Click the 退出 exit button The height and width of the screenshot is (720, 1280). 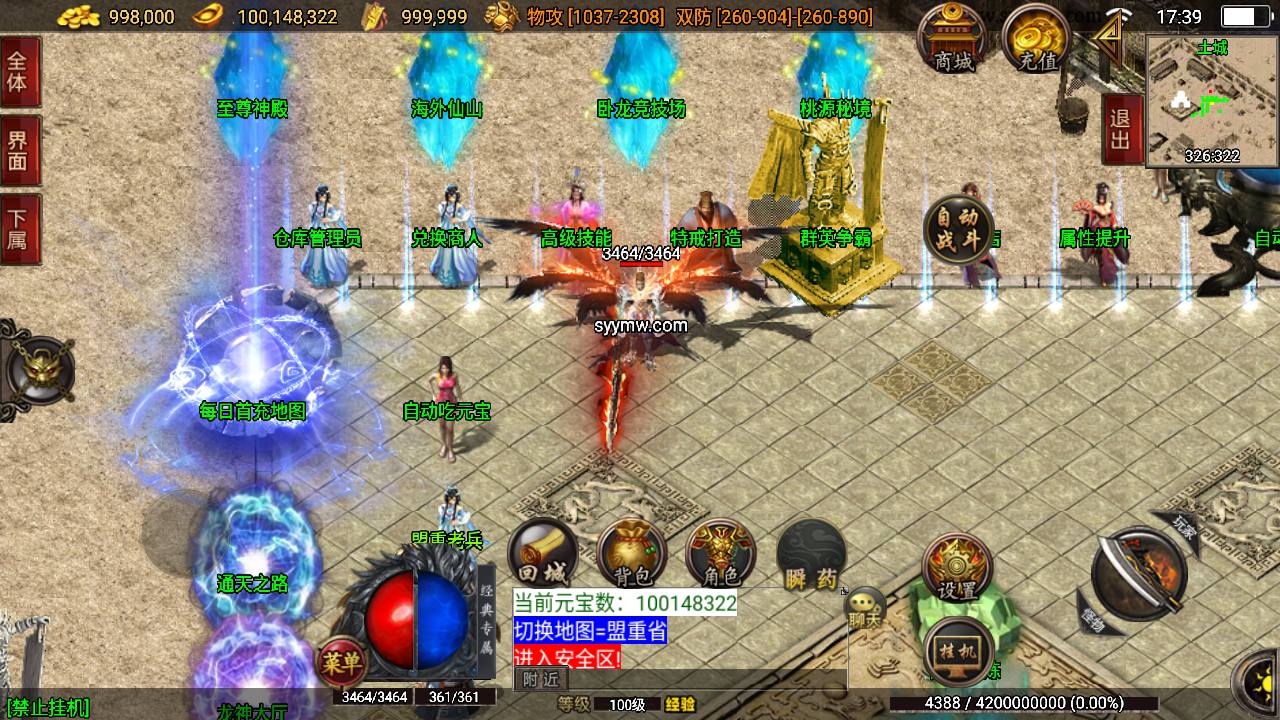pos(1121,129)
